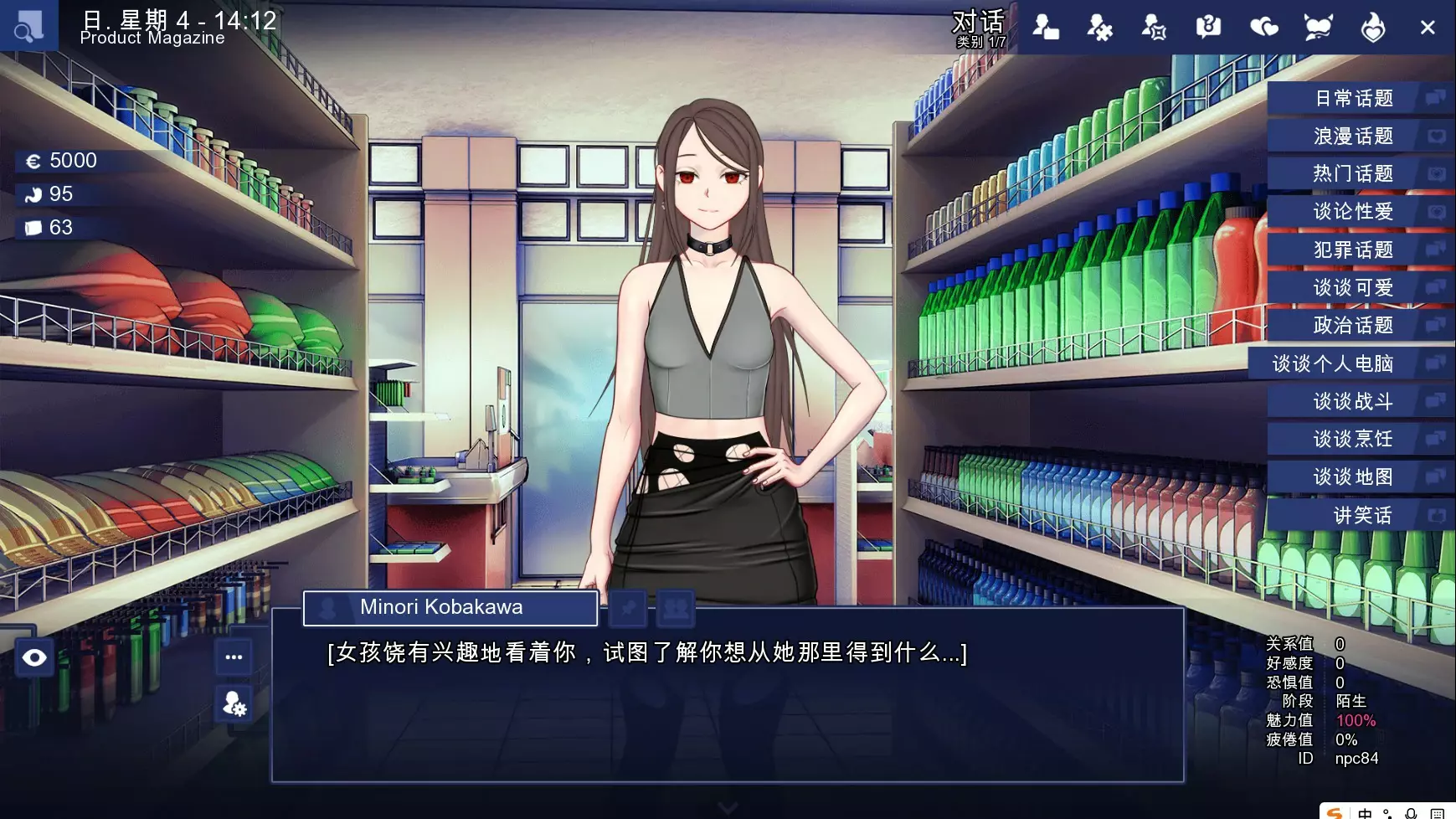Select the flaming heart category icon
The width and height of the screenshot is (1456, 819).
tap(1372, 28)
